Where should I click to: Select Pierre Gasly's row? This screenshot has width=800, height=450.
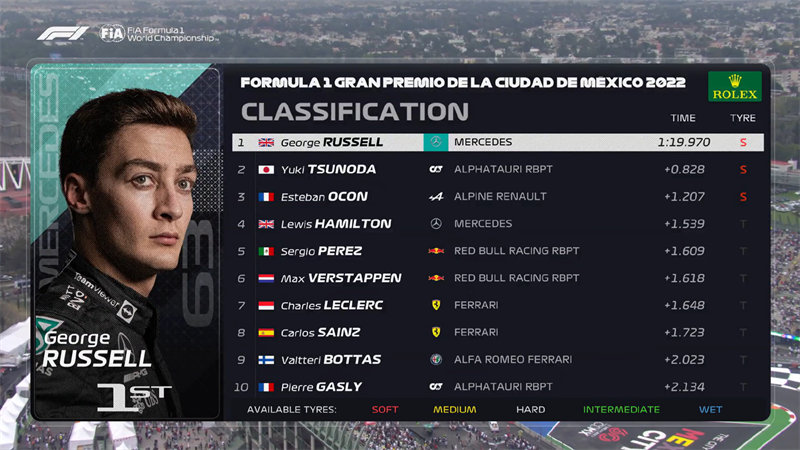[497, 386]
